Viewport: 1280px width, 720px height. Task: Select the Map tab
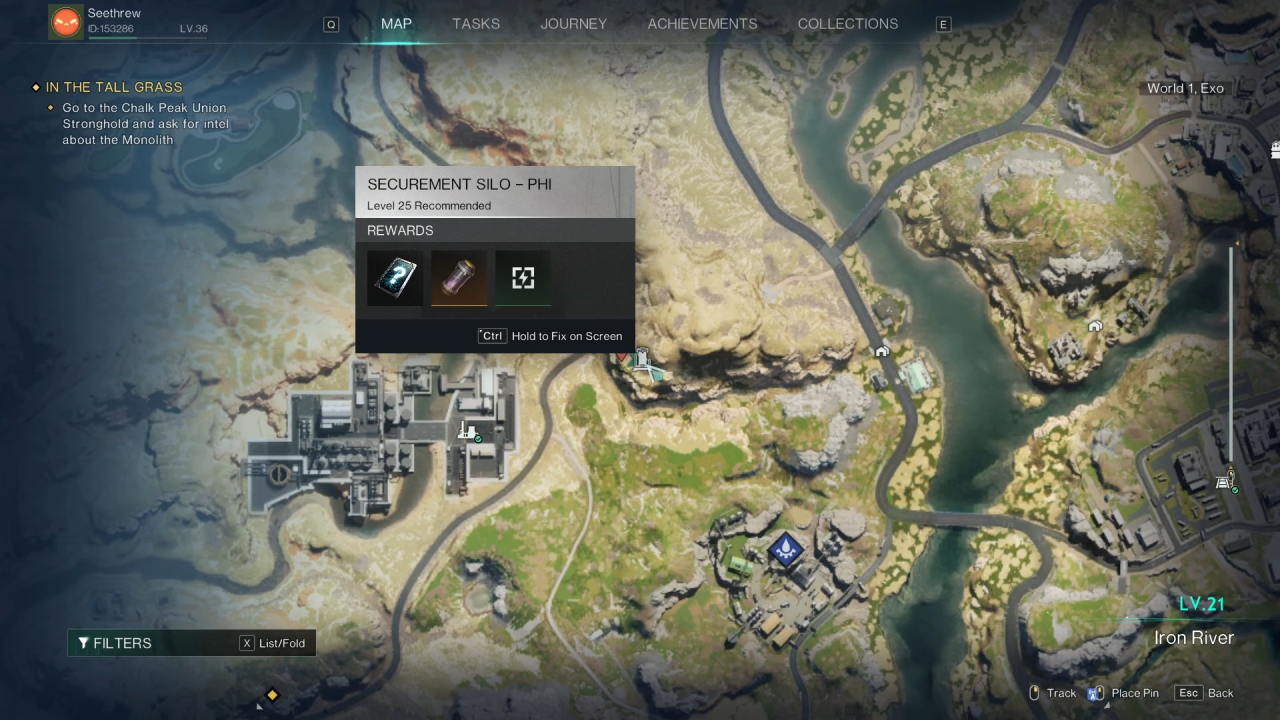pyautogui.click(x=396, y=24)
